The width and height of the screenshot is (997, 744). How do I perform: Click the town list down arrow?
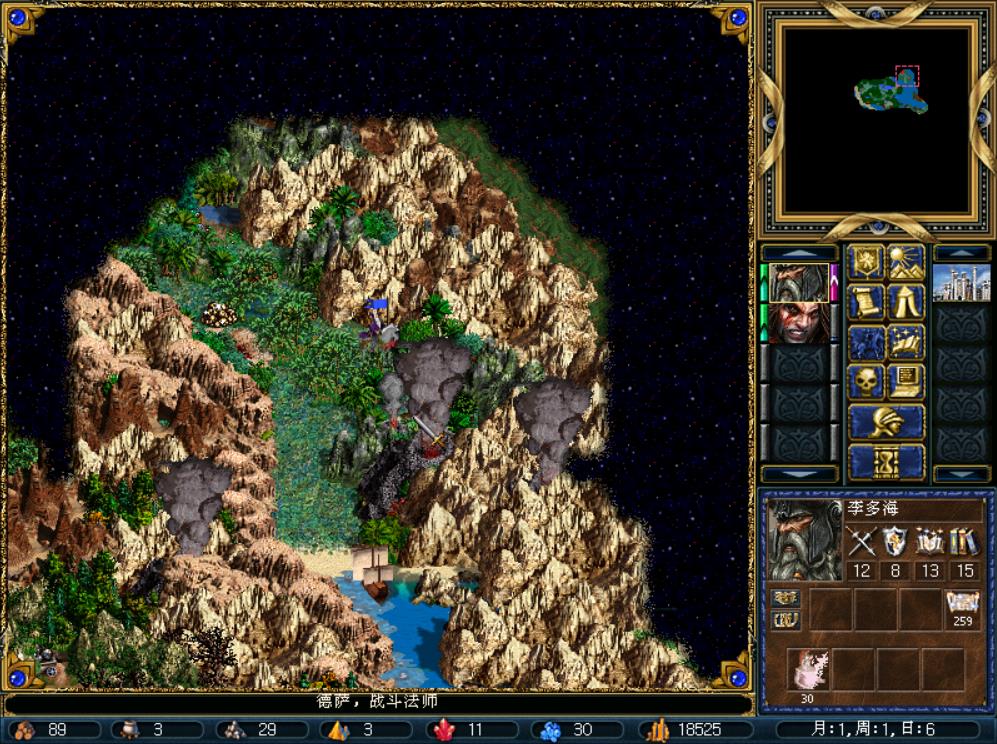(x=961, y=473)
